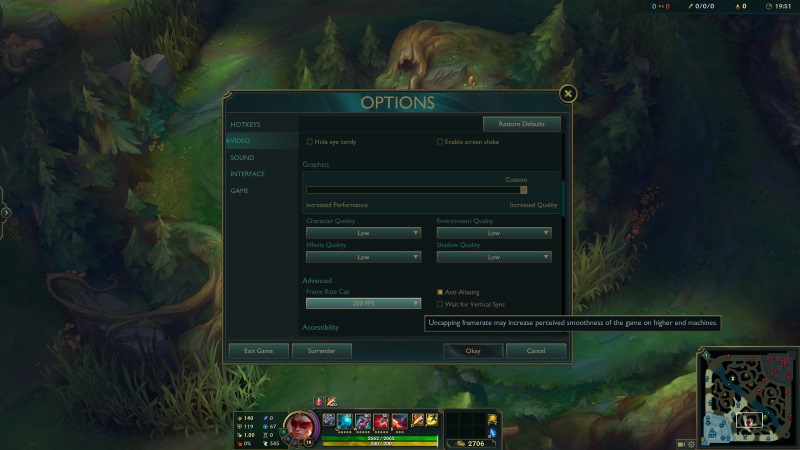Expand the Shadow Quality dropdown
This screenshot has width=800, height=450.
coord(493,257)
